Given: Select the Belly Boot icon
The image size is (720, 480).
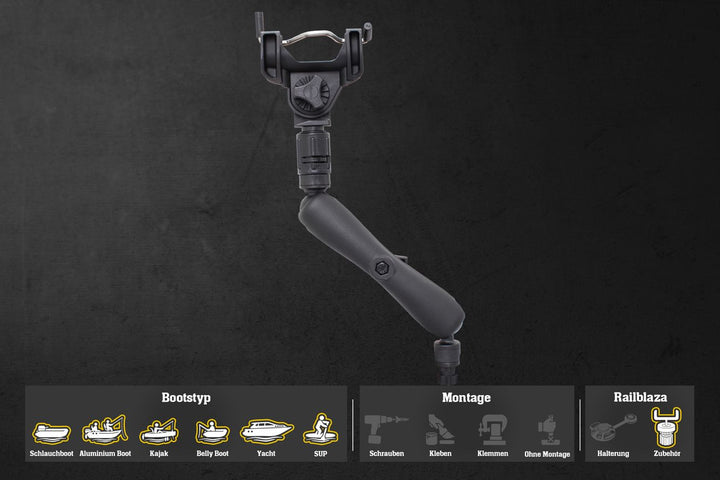Looking at the screenshot, I should pyautogui.click(x=212, y=432).
